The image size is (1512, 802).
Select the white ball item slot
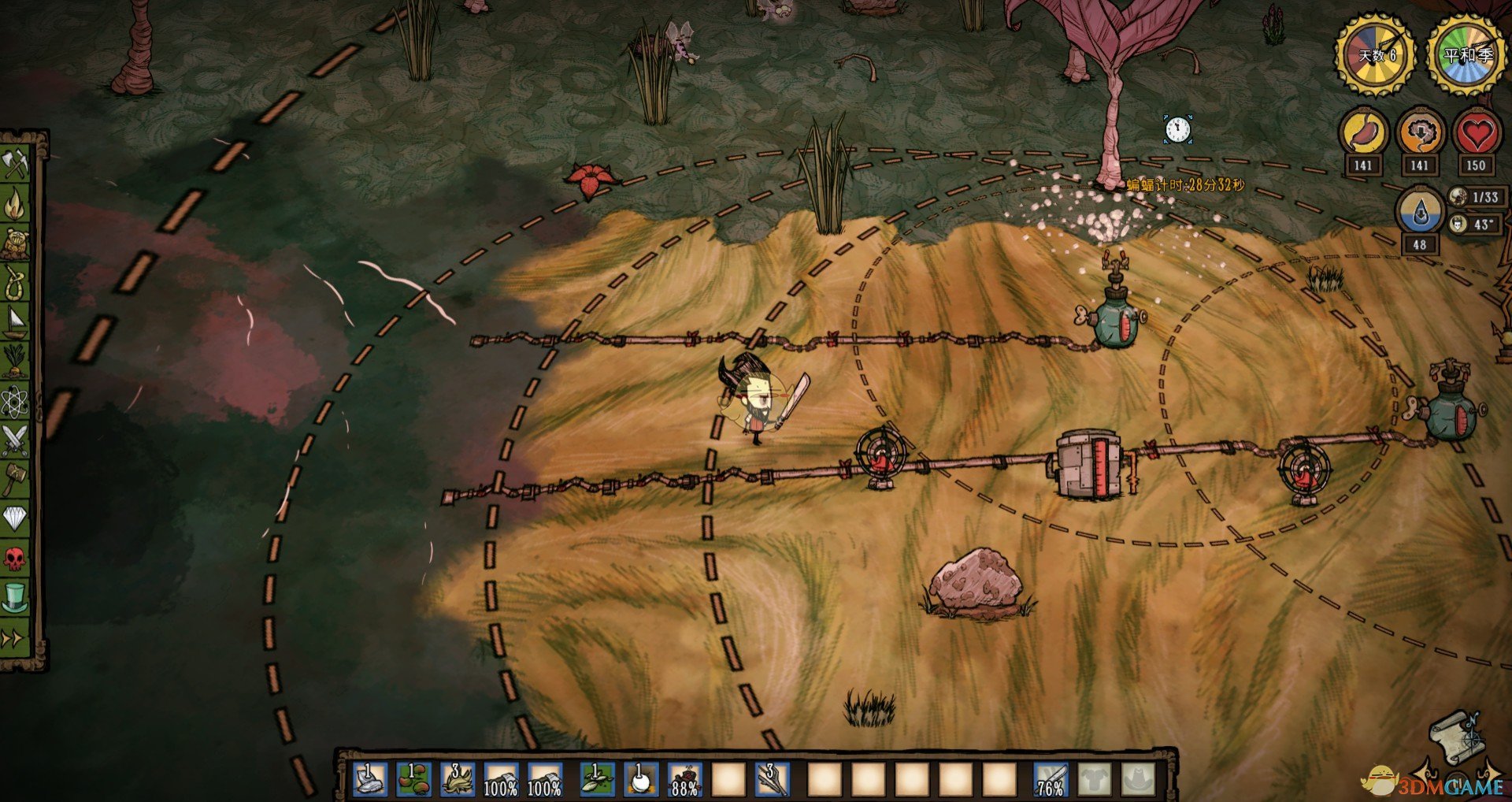640,778
